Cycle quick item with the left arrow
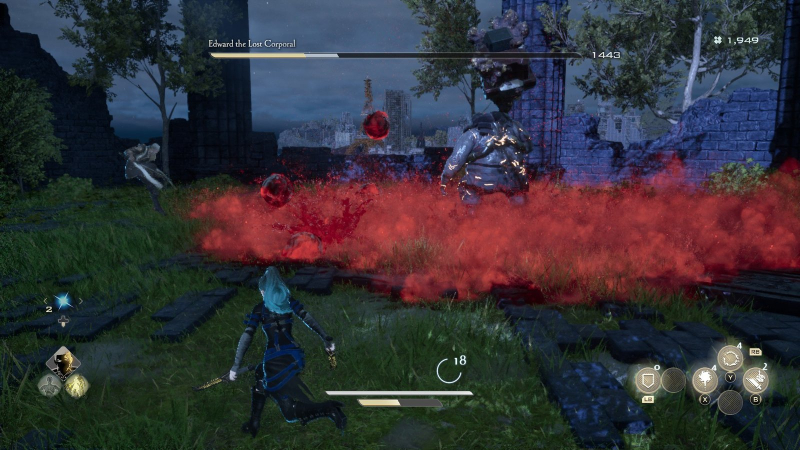The width and height of the screenshot is (800, 450). click(x=44, y=301)
